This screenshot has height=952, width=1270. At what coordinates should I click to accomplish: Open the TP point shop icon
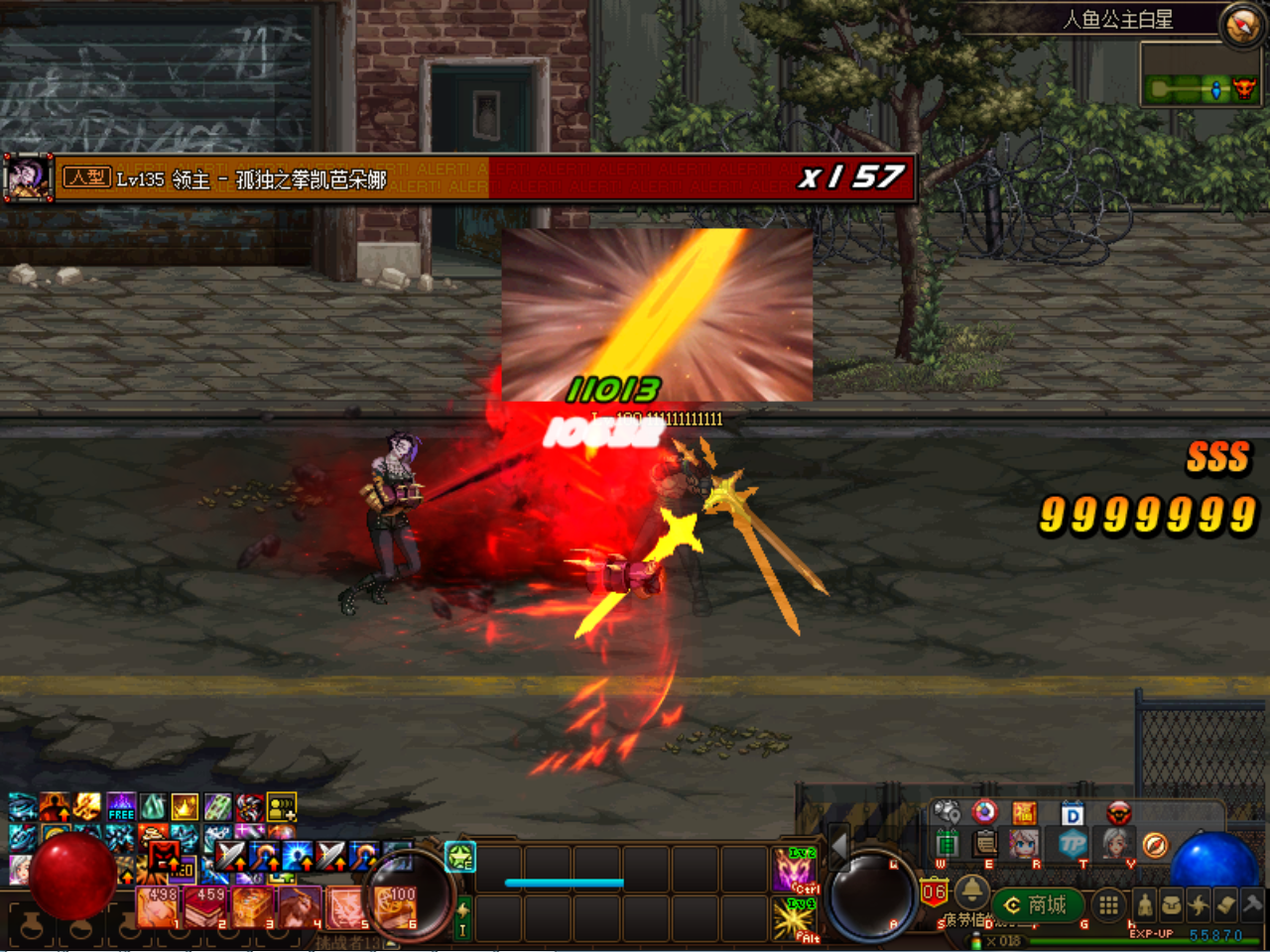(1072, 844)
